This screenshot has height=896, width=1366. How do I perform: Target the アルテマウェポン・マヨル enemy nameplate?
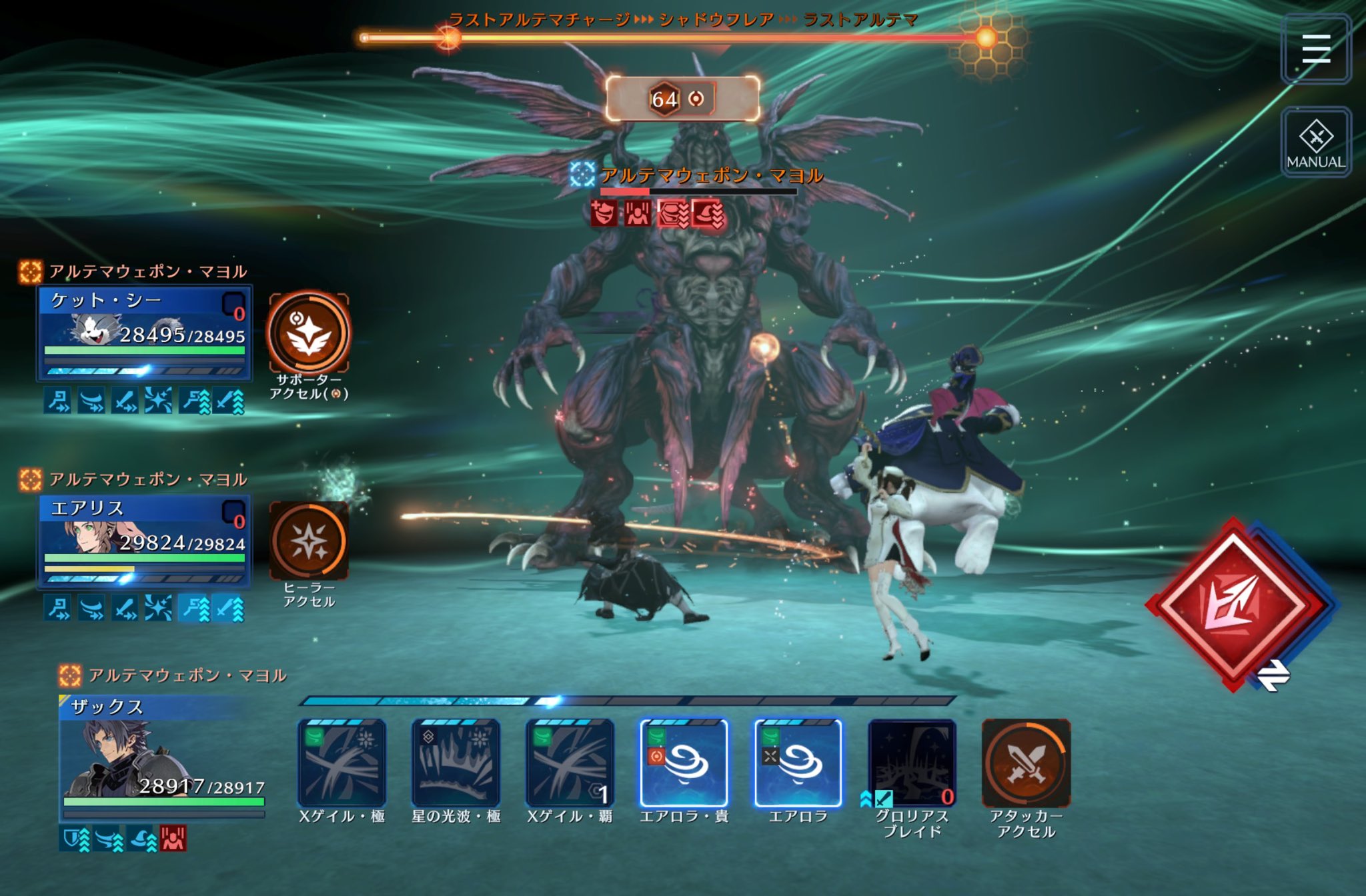tap(711, 176)
